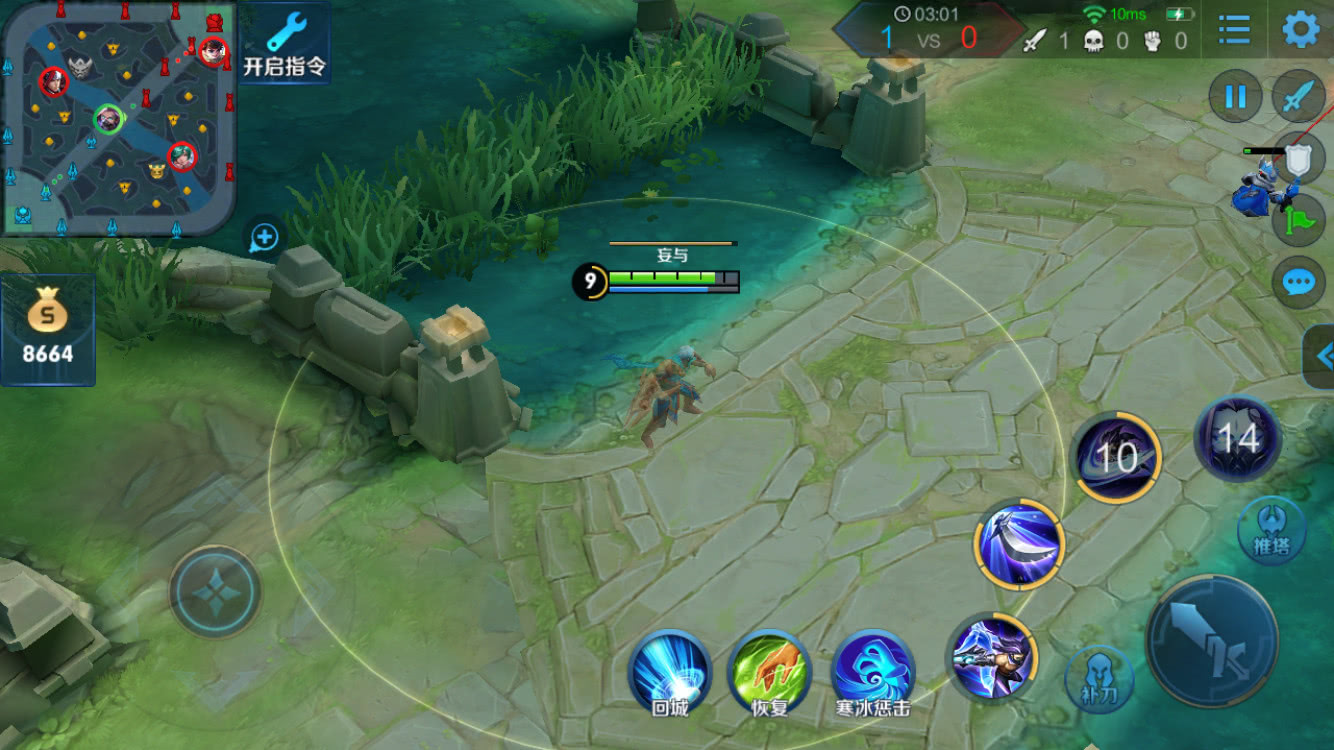The height and width of the screenshot is (750, 1334).
Task: Activate the lightning warrior skill
Action: [x=992, y=658]
